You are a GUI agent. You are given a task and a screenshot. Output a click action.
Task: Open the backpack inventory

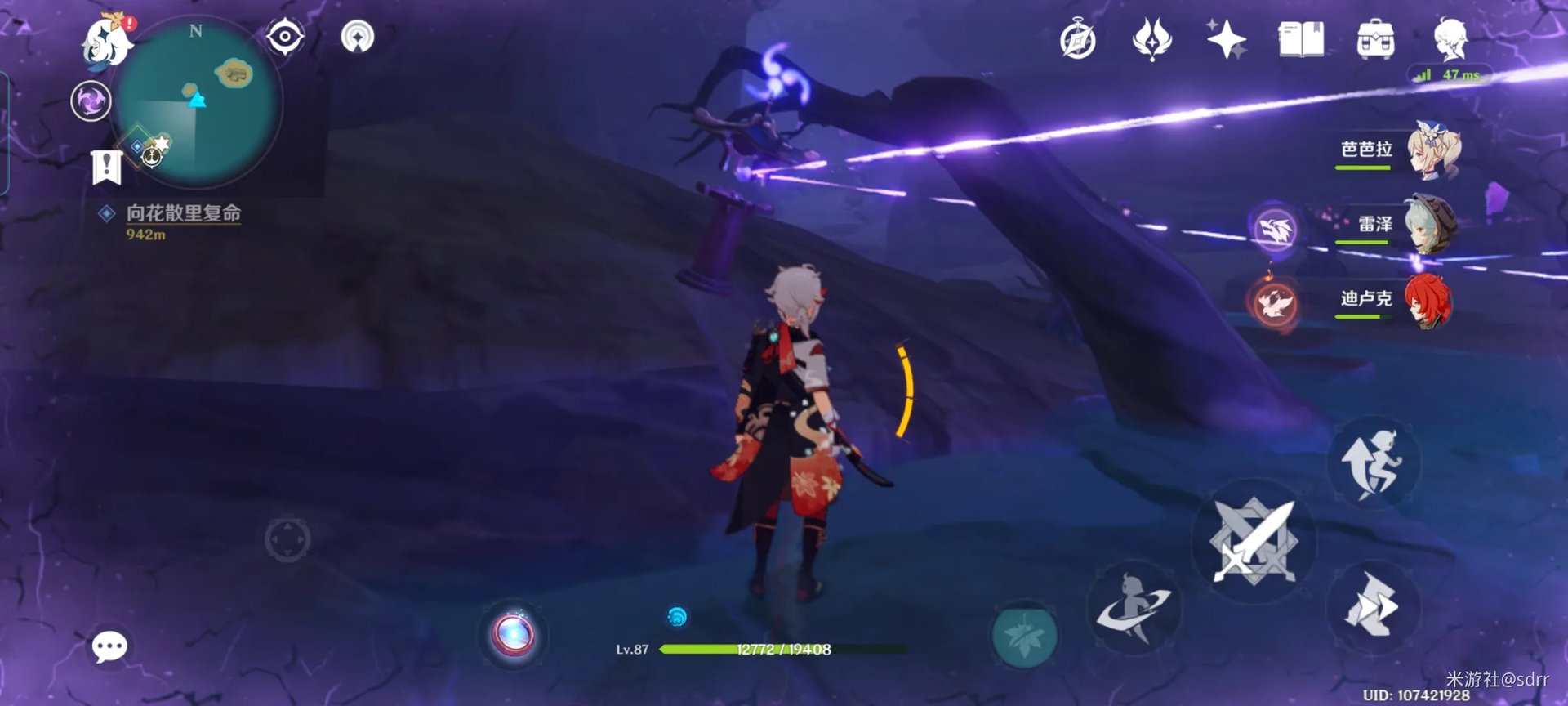(1375, 40)
